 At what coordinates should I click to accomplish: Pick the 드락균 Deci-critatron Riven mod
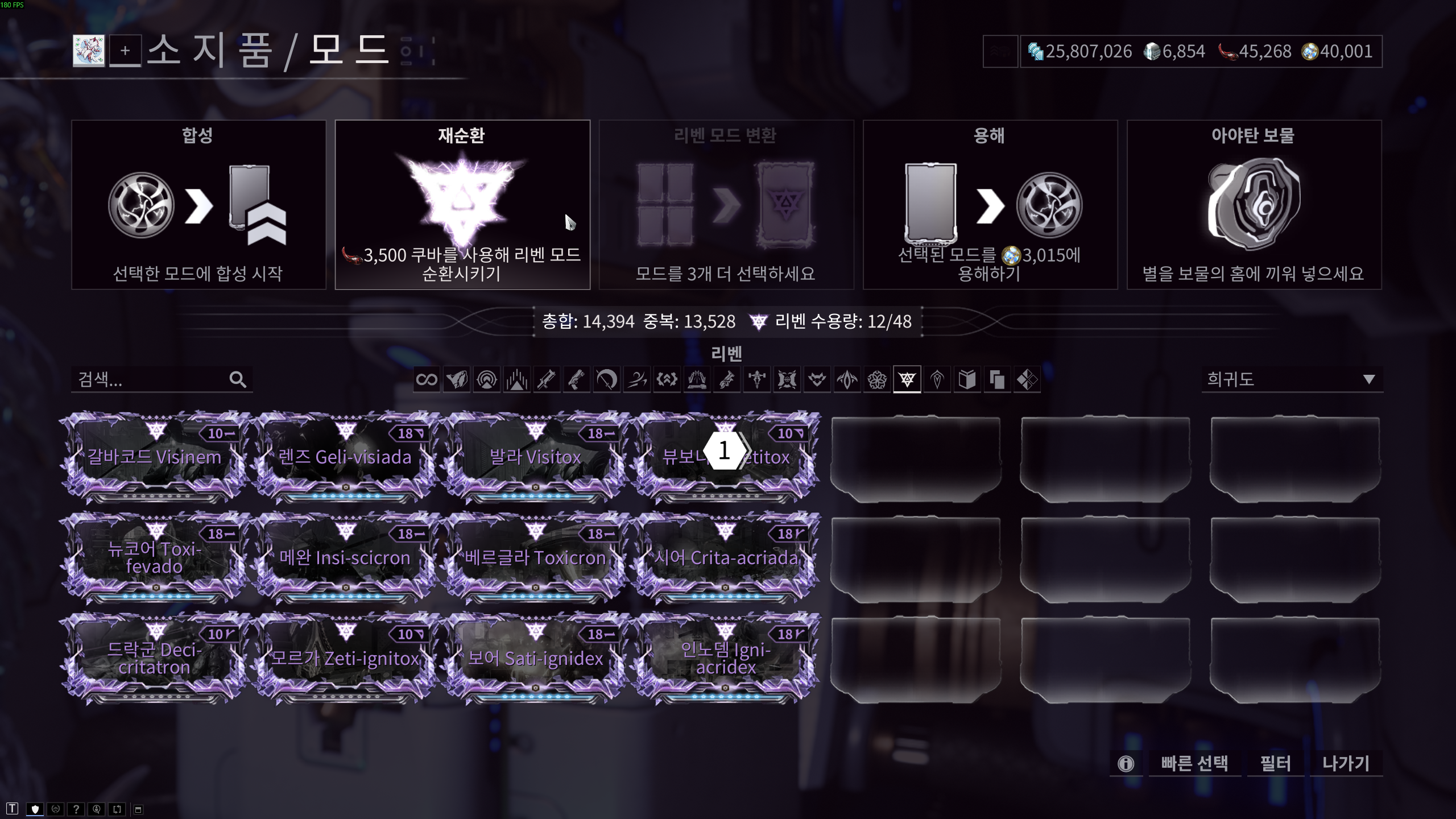point(154,659)
